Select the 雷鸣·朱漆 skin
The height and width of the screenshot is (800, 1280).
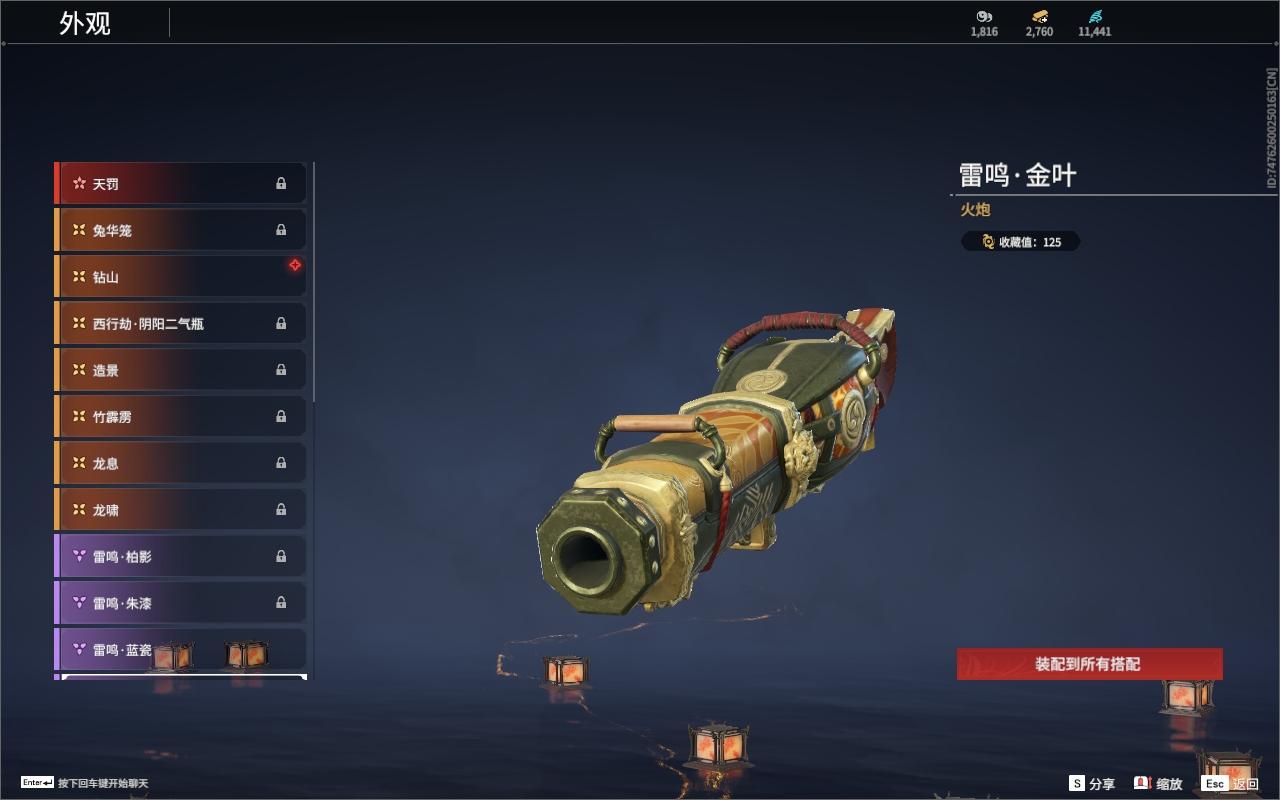pos(180,603)
